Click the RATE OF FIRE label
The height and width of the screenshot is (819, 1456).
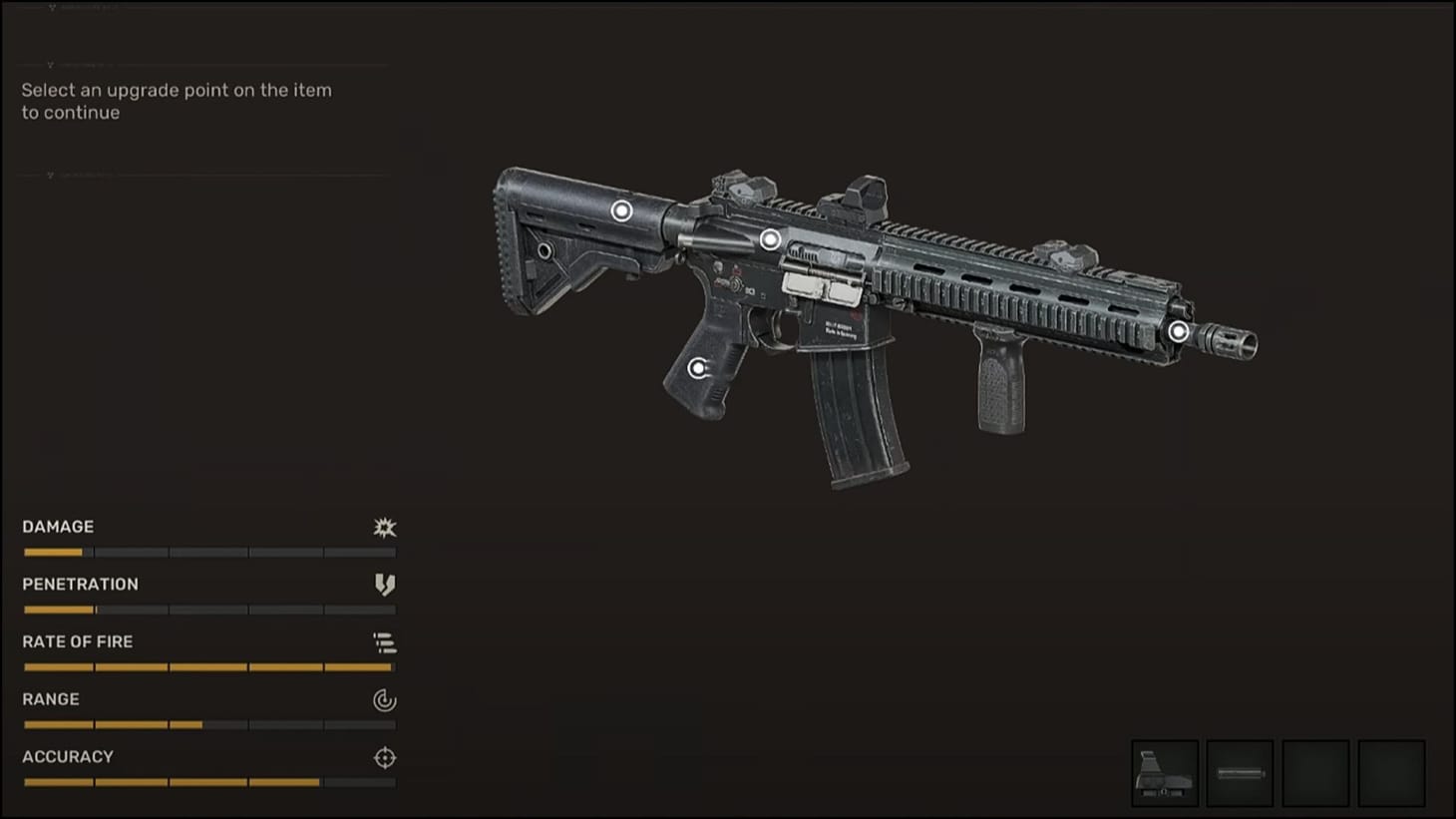(x=78, y=641)
